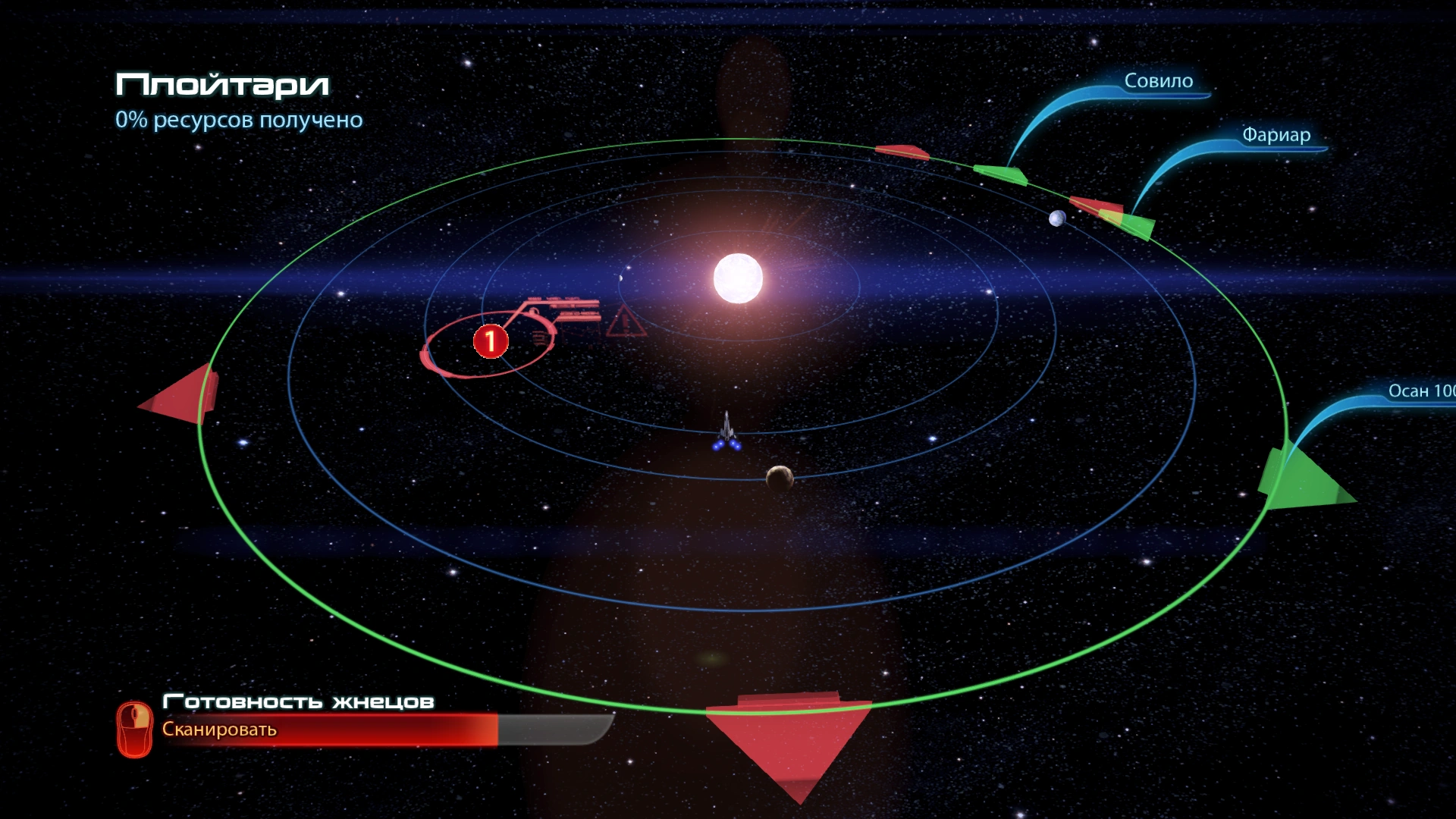Click the red numbered 1 marker
1456x819 pixels.
click(x=490, y=341)
